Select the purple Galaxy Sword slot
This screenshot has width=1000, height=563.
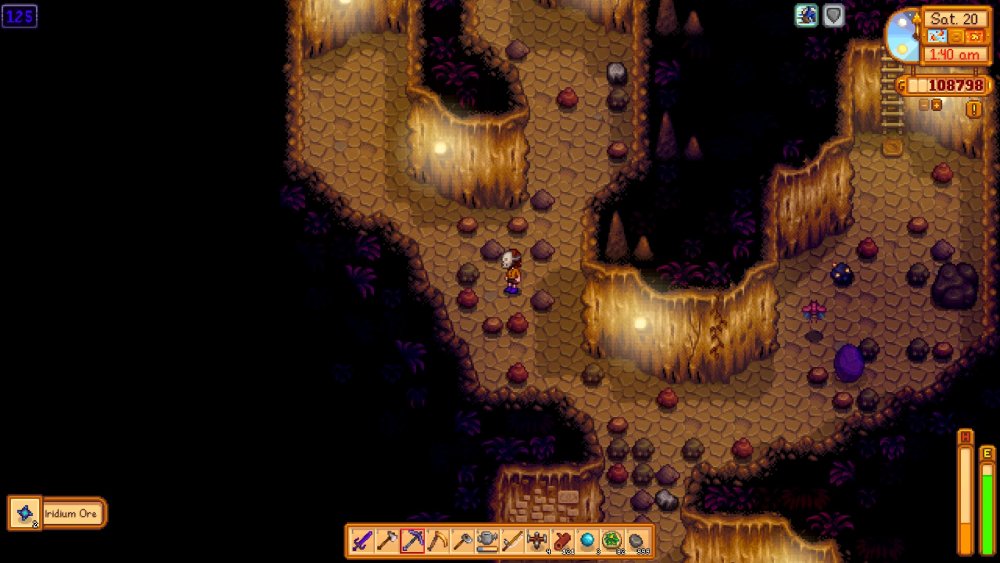[x=361, y=541]
